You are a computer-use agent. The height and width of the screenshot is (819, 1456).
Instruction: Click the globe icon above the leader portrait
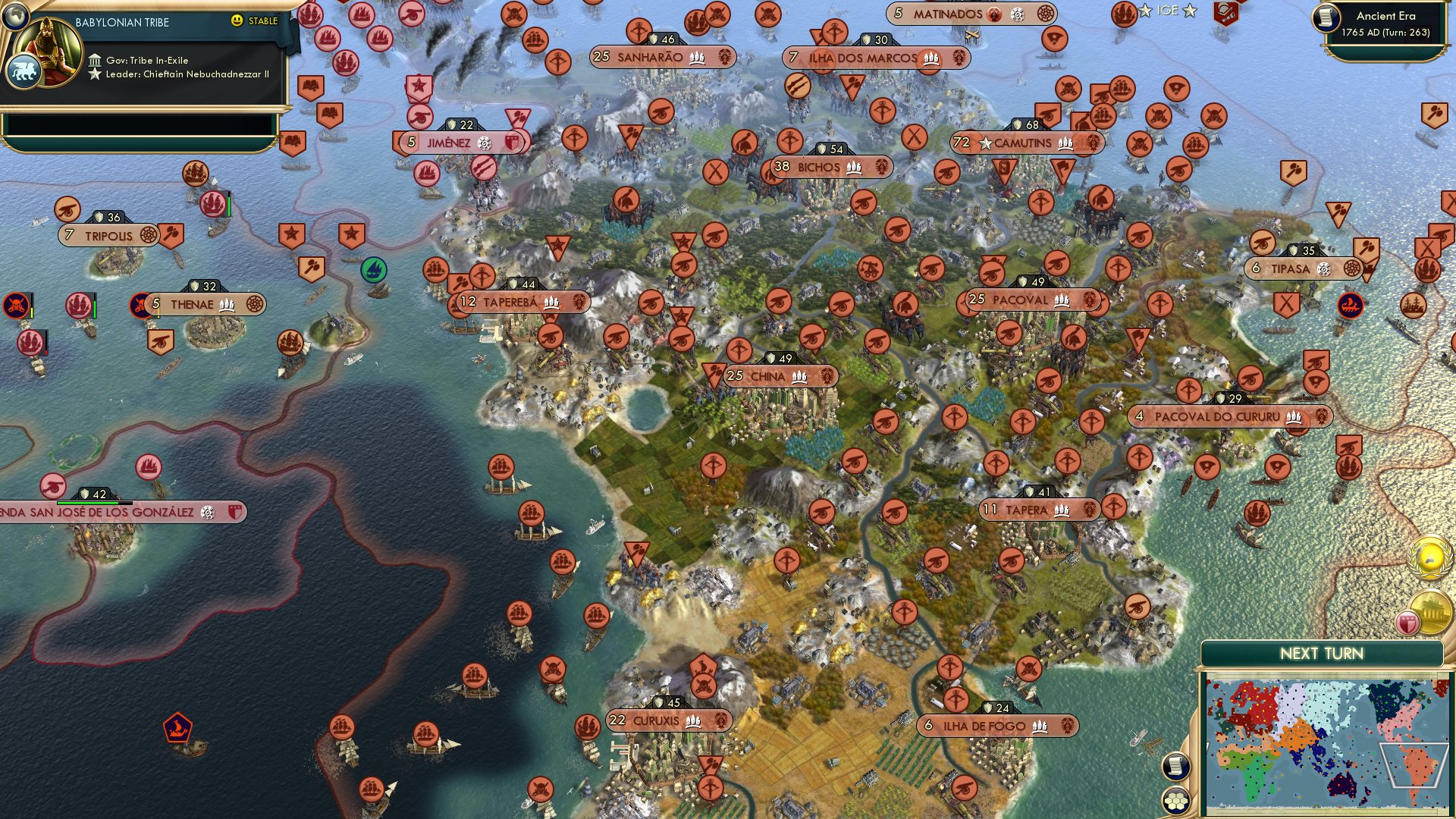(14, 14)
